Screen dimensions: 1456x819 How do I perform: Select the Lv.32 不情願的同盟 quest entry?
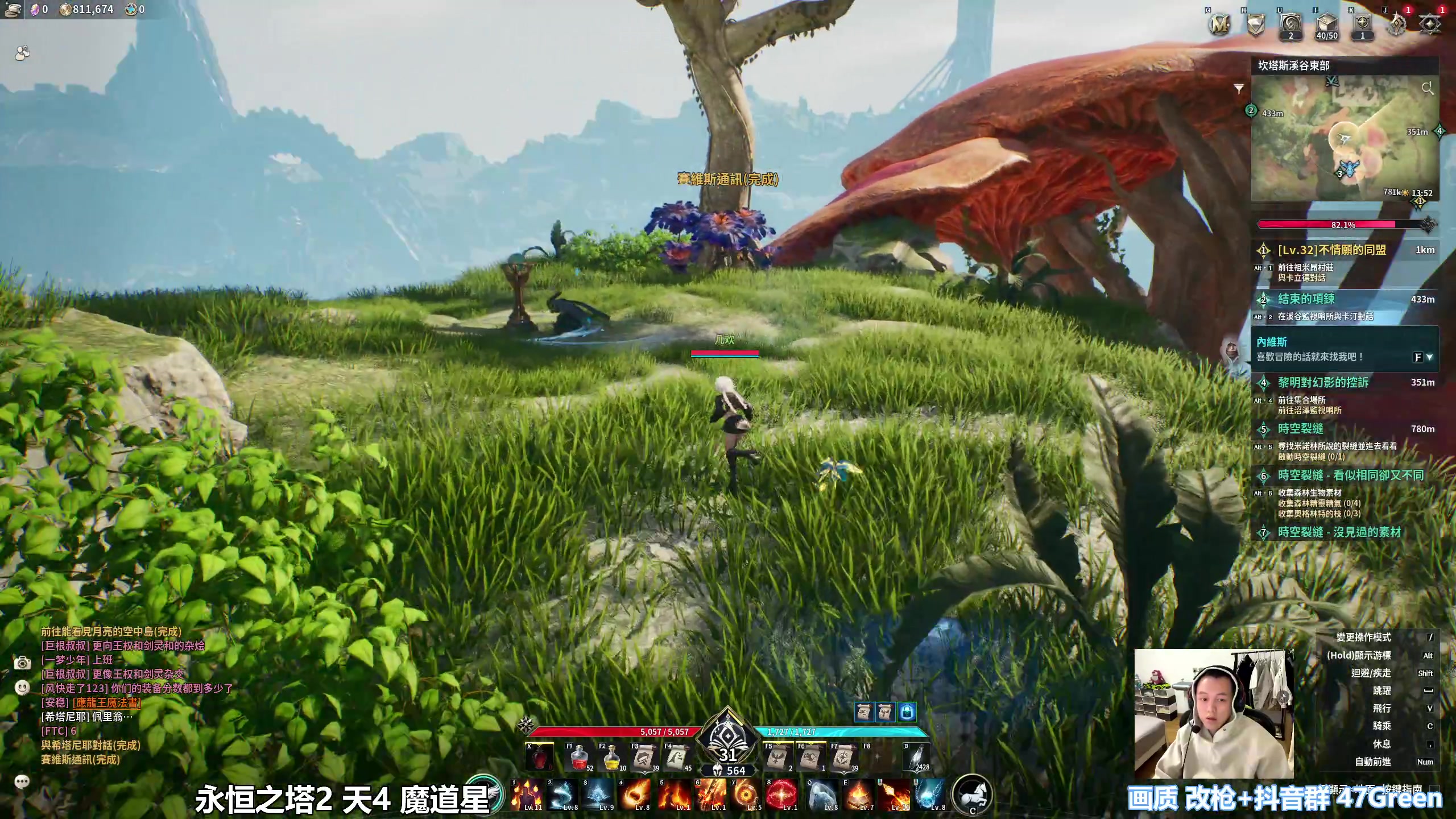[x=1331, y=250]
